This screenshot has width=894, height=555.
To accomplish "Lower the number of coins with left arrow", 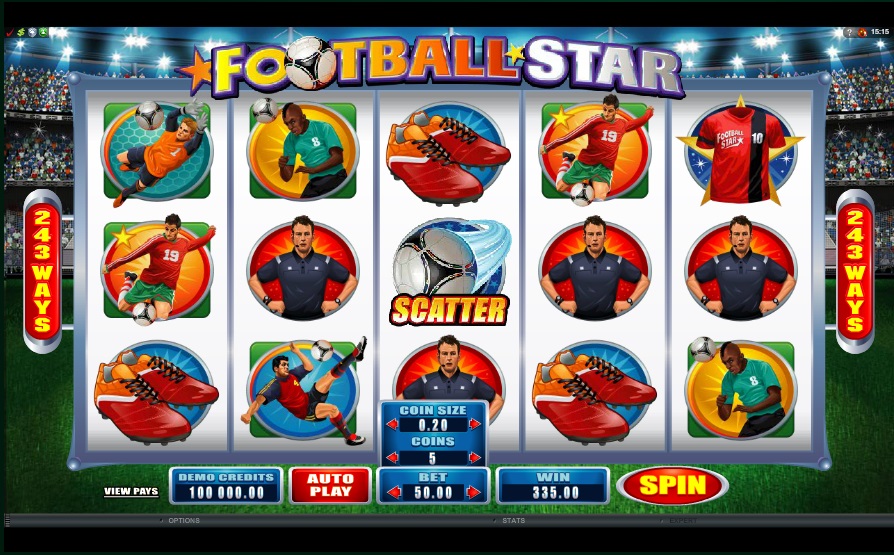I will coord(391,455).
